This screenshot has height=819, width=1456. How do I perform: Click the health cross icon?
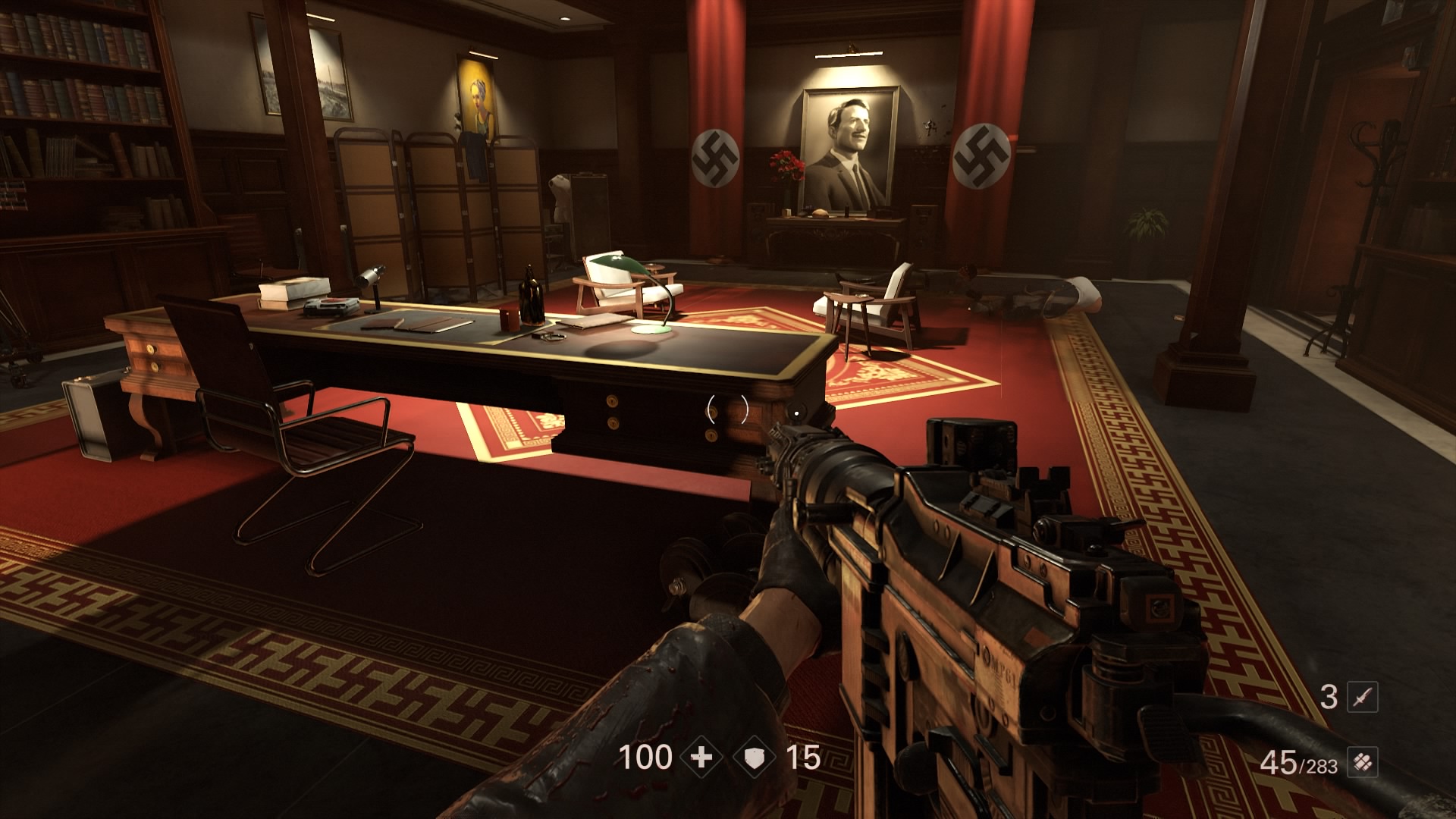702,758
